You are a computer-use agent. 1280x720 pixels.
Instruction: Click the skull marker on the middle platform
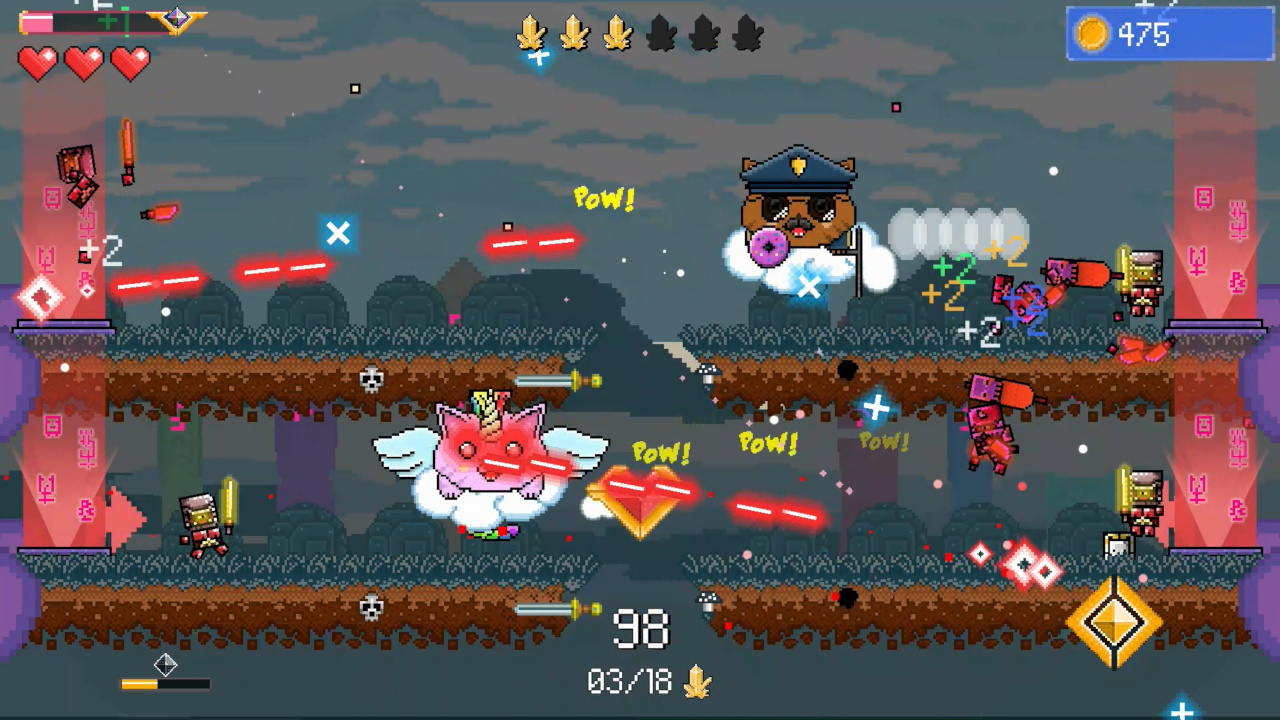coord(371,379)
